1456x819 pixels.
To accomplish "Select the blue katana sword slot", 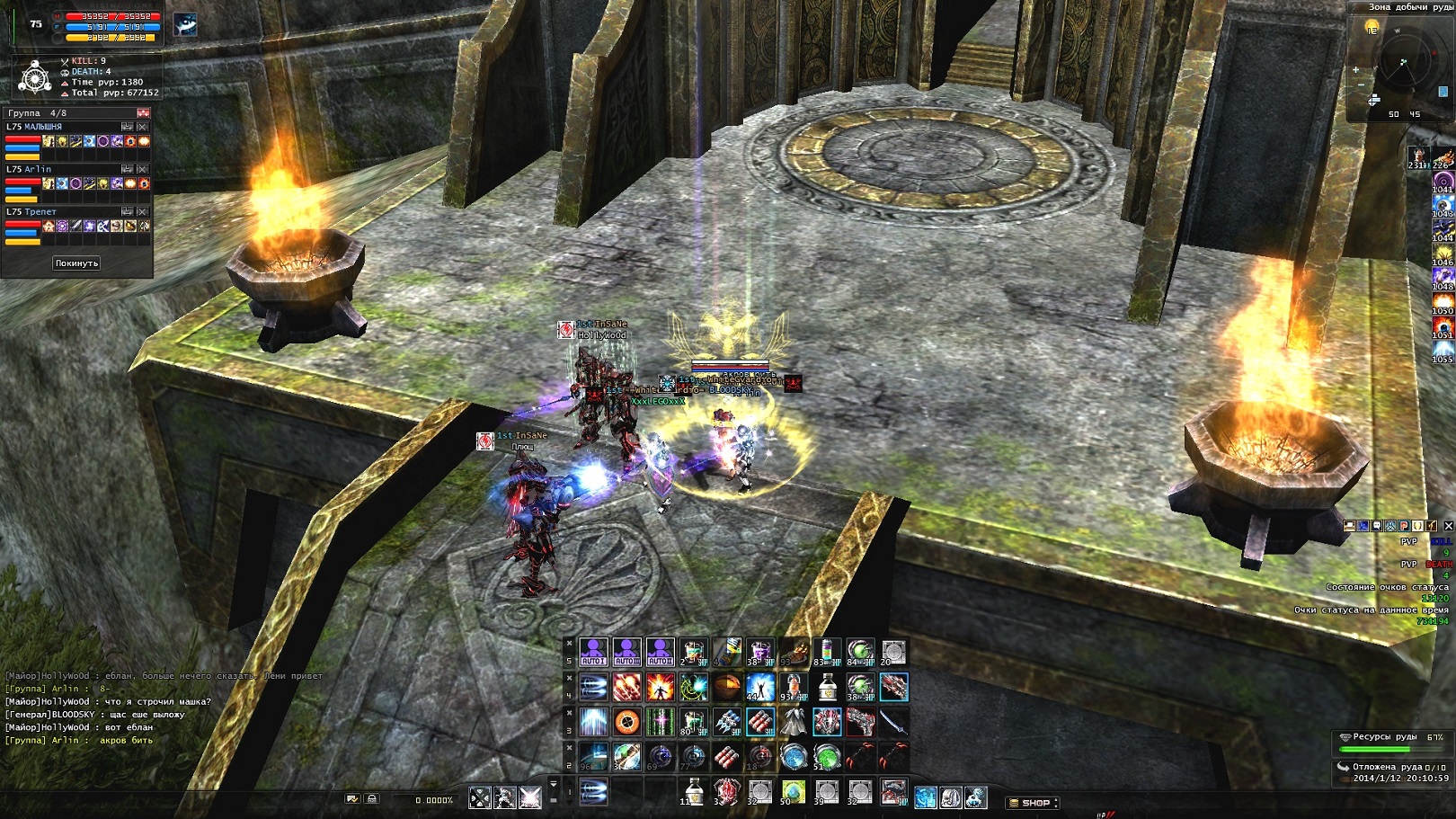I will (x=892, y=722).
